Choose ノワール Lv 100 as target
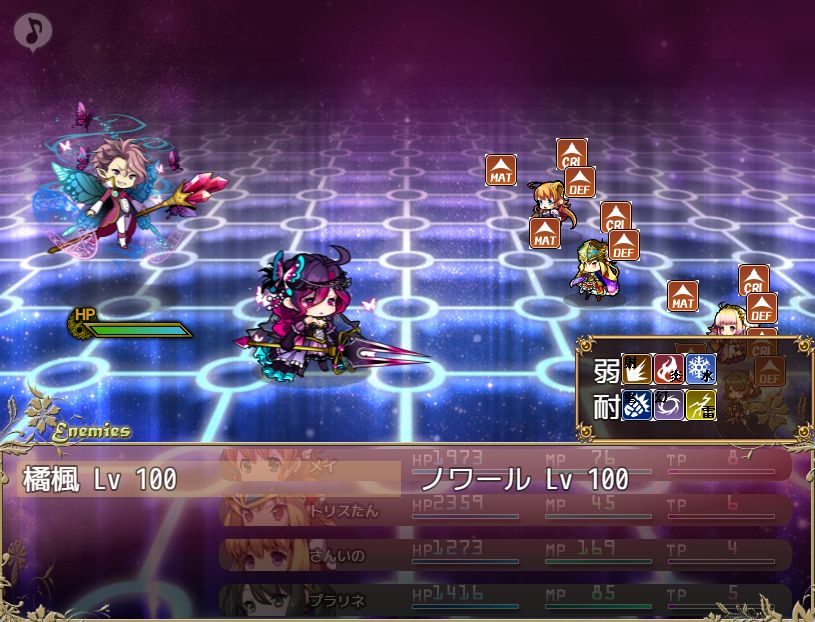This screenshot has height=622, width=815. 524,479
